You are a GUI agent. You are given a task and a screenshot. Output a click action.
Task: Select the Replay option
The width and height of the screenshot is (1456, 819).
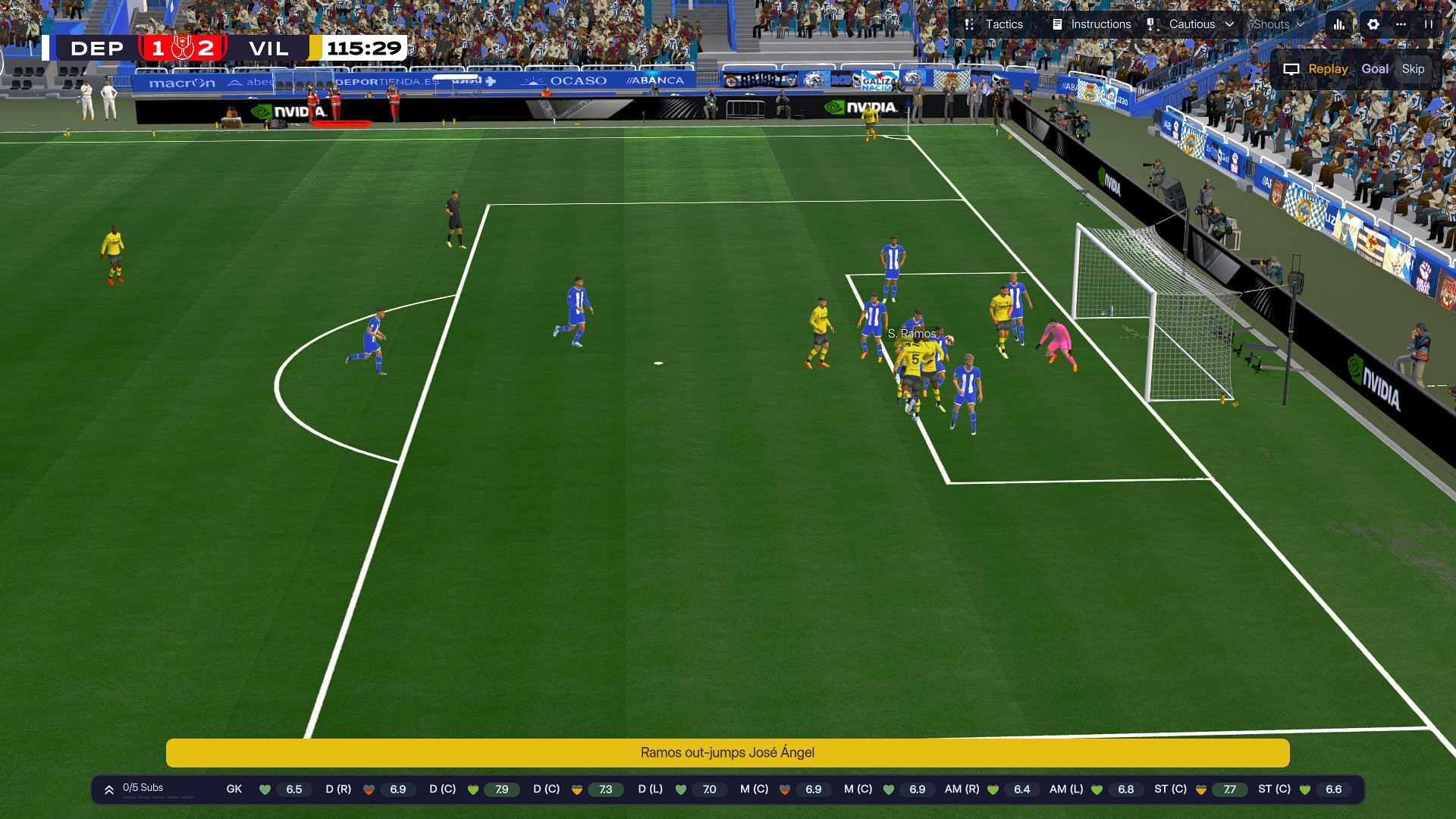coord(1316,69)
